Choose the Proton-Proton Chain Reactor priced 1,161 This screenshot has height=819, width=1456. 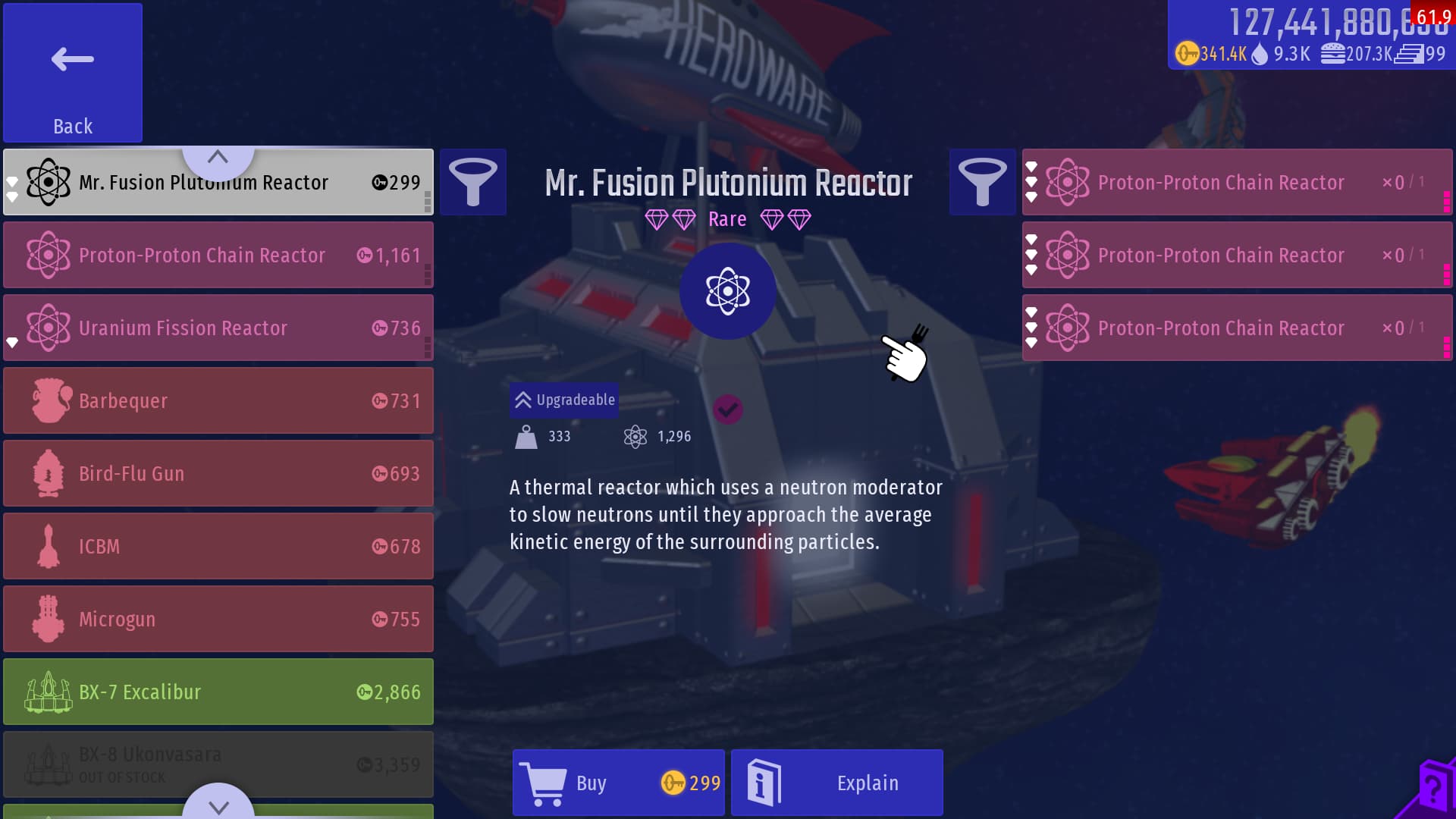[218, 255]
